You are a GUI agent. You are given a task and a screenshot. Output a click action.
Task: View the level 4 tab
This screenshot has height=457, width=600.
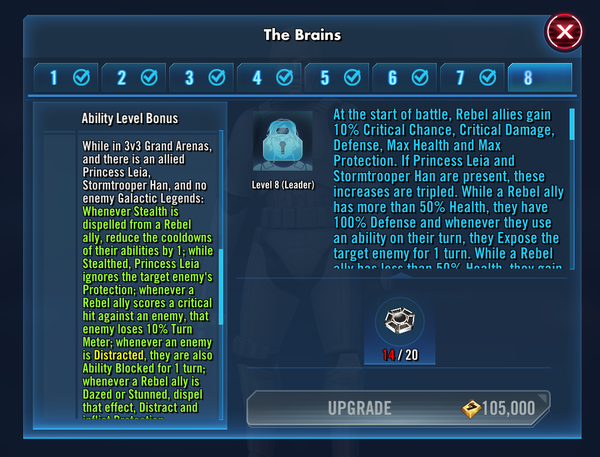tap(269, 77)
